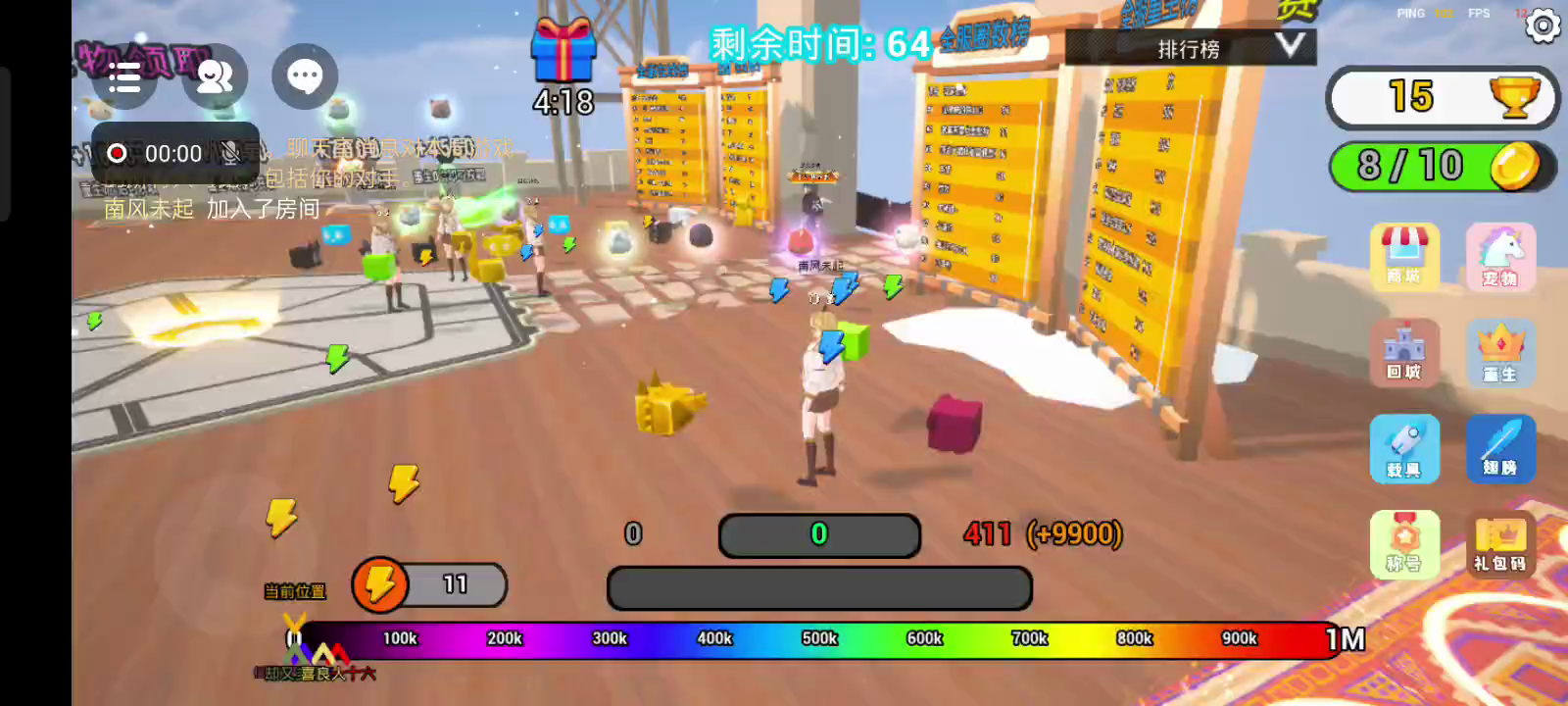The height and width of the screenshot is (706, 1568).
Task: Select the 重生 rebirth crown icon
Action: [1500, 352]
